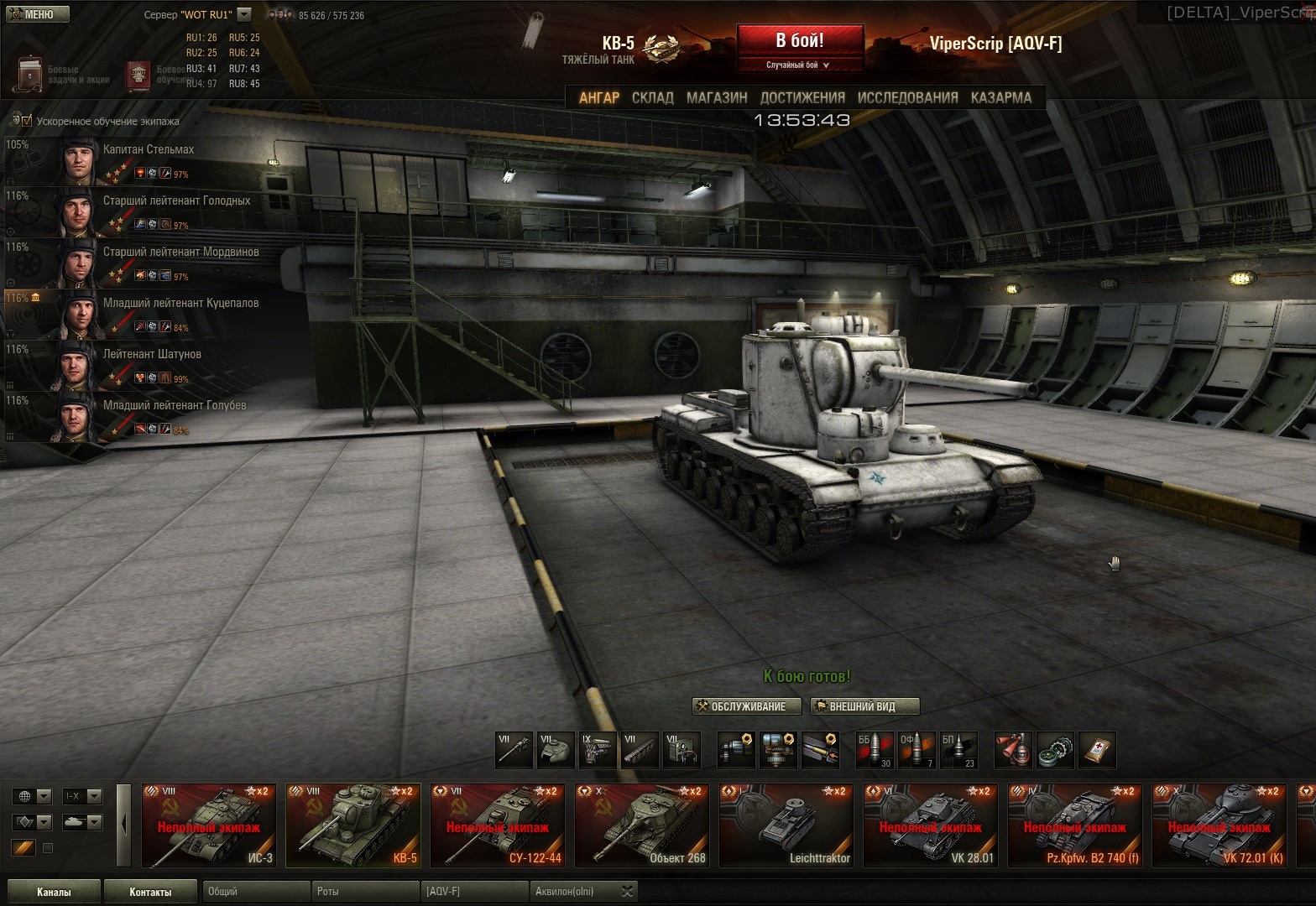Open the Каналы chat channels button
1316x906 pixels.
coord(54,892)
